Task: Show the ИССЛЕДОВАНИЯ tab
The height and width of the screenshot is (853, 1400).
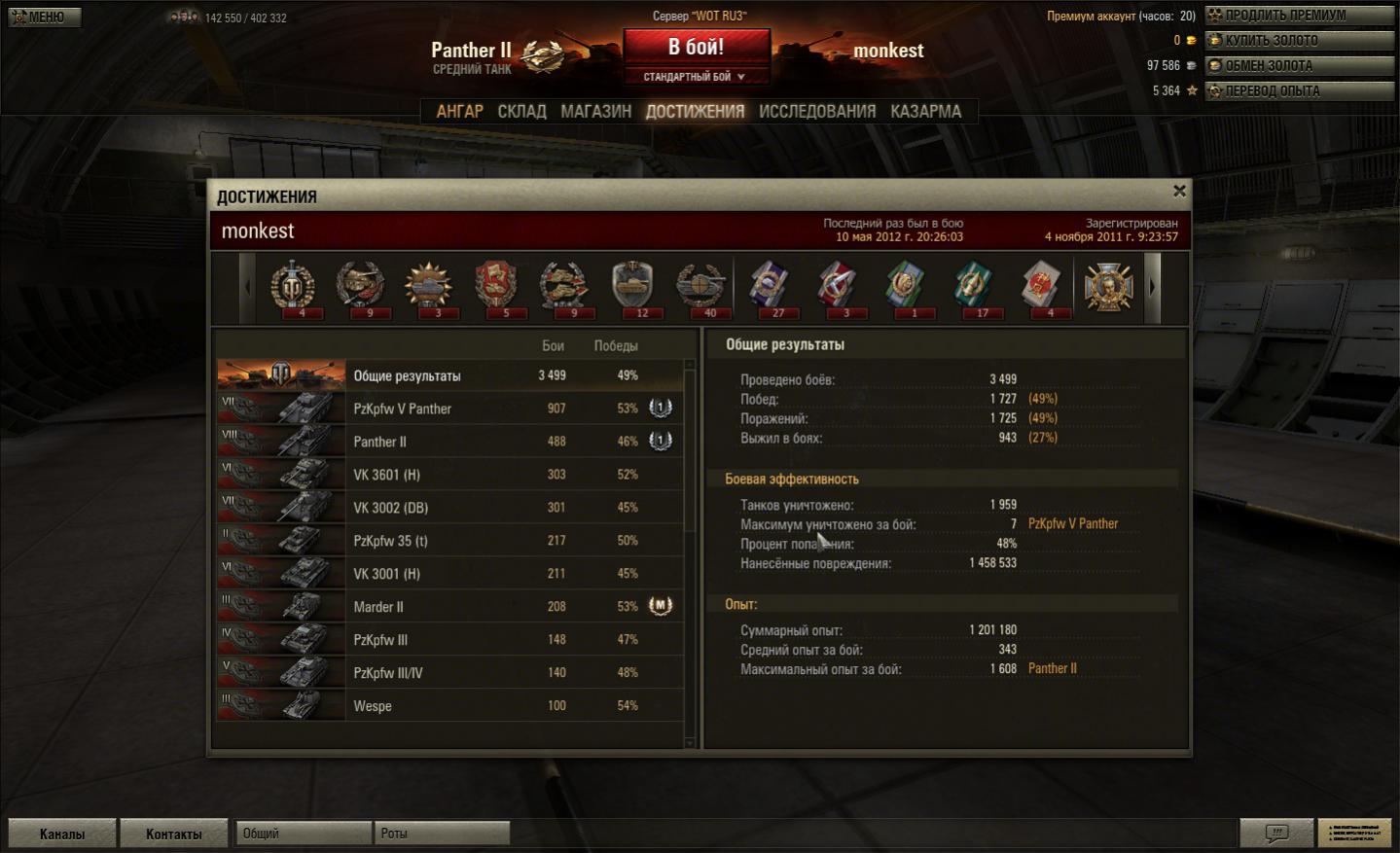Action: [816, 111]
